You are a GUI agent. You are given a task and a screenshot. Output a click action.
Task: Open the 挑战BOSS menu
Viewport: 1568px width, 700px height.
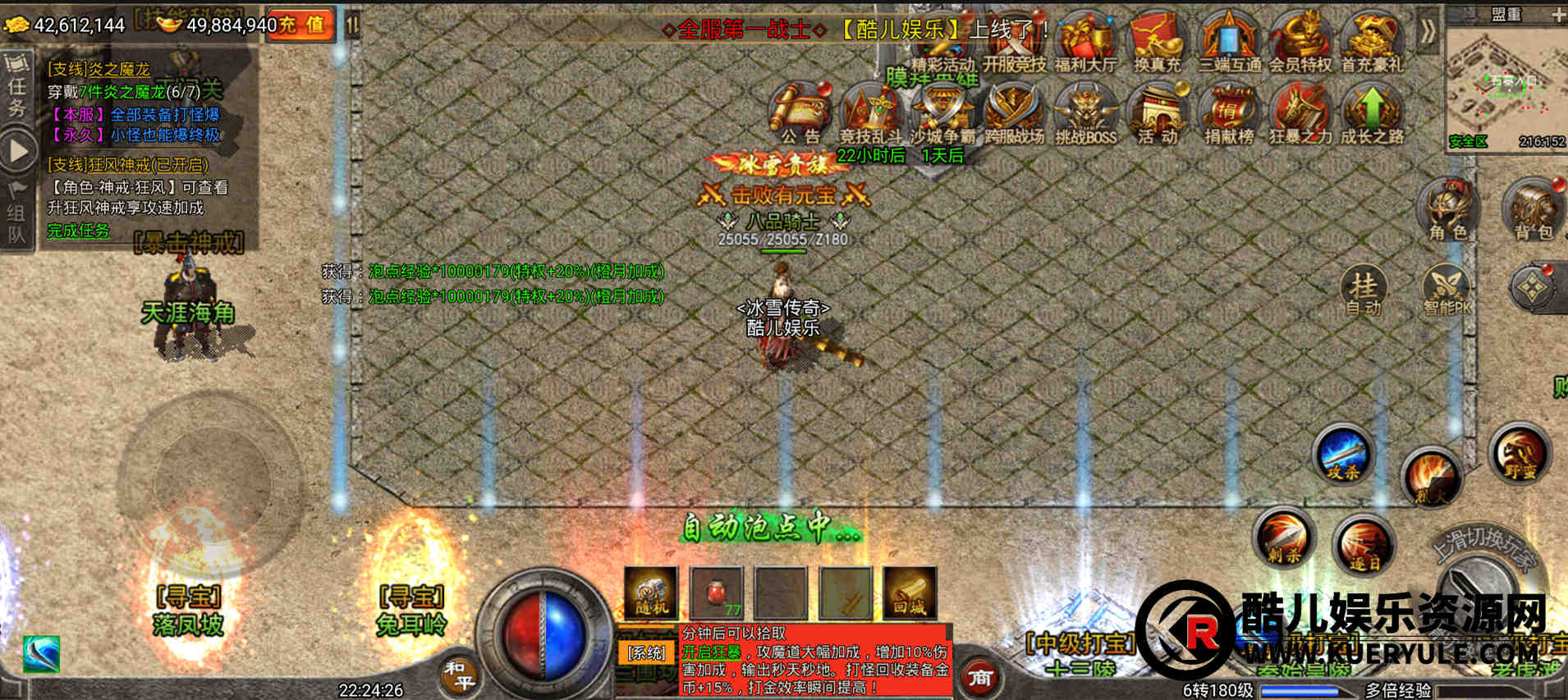(1085, 115)
